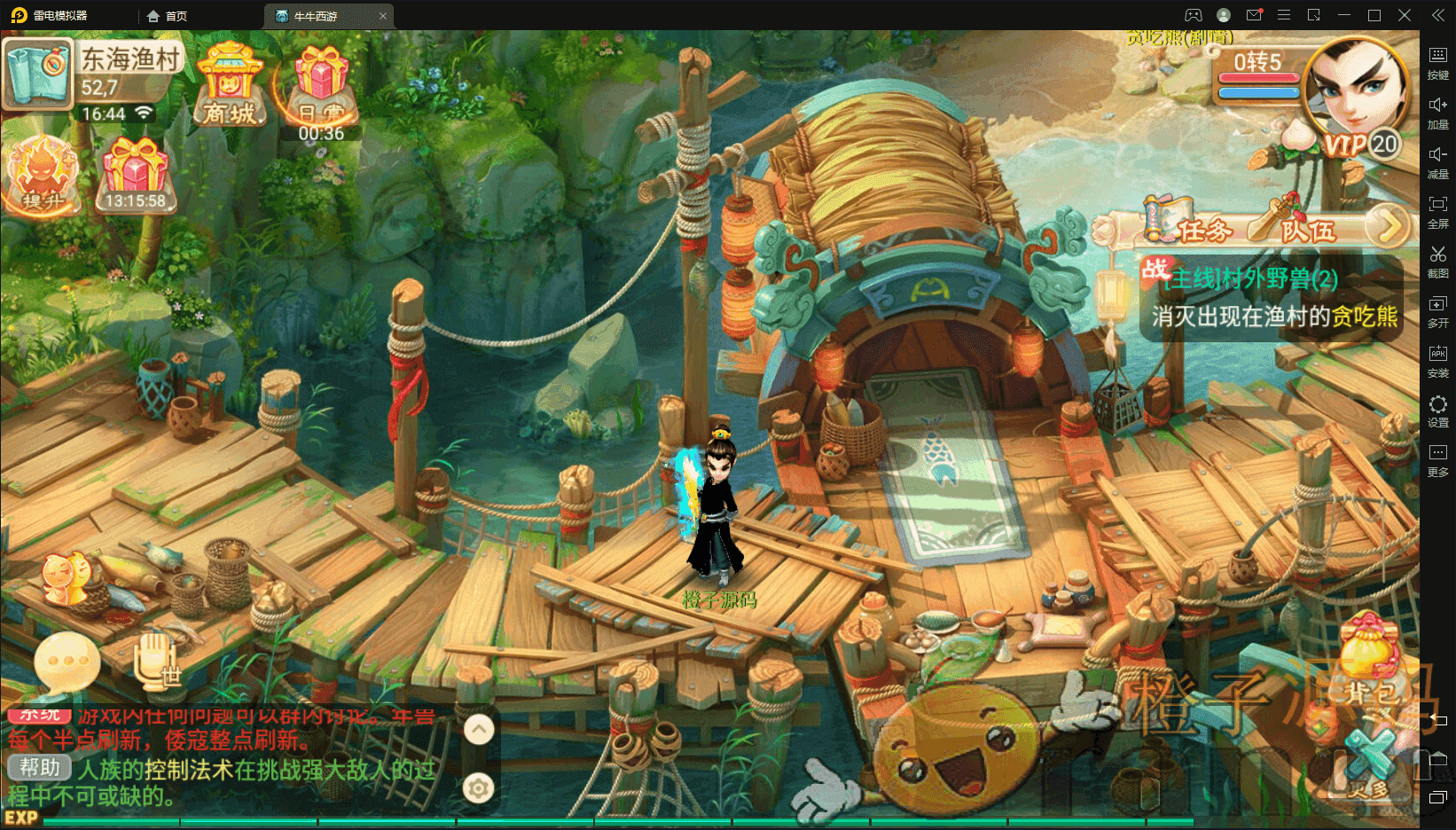Open the chat bubble button

tap(67, 662)
